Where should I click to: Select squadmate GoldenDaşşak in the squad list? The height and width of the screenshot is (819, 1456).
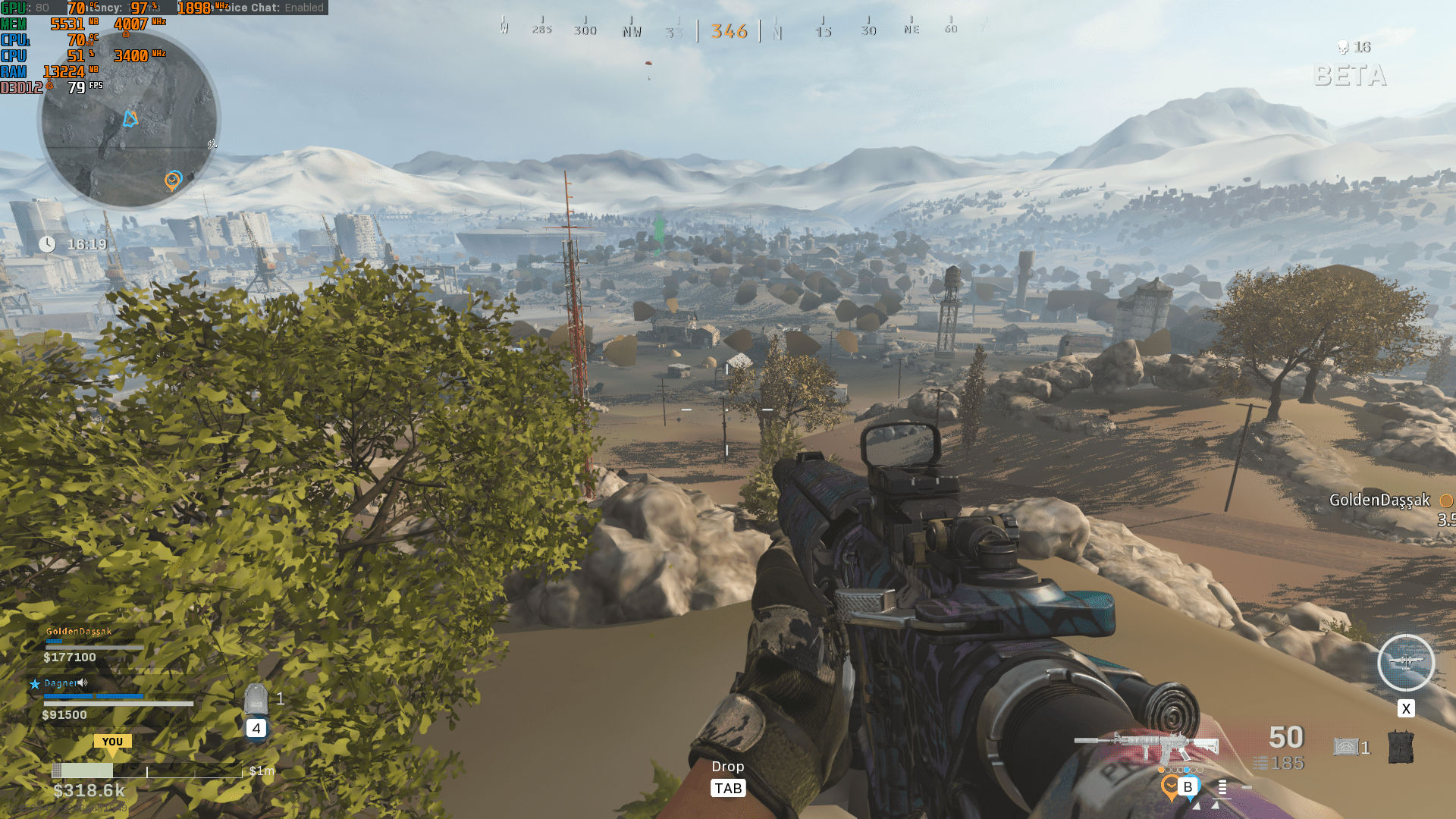coord(79,632)
